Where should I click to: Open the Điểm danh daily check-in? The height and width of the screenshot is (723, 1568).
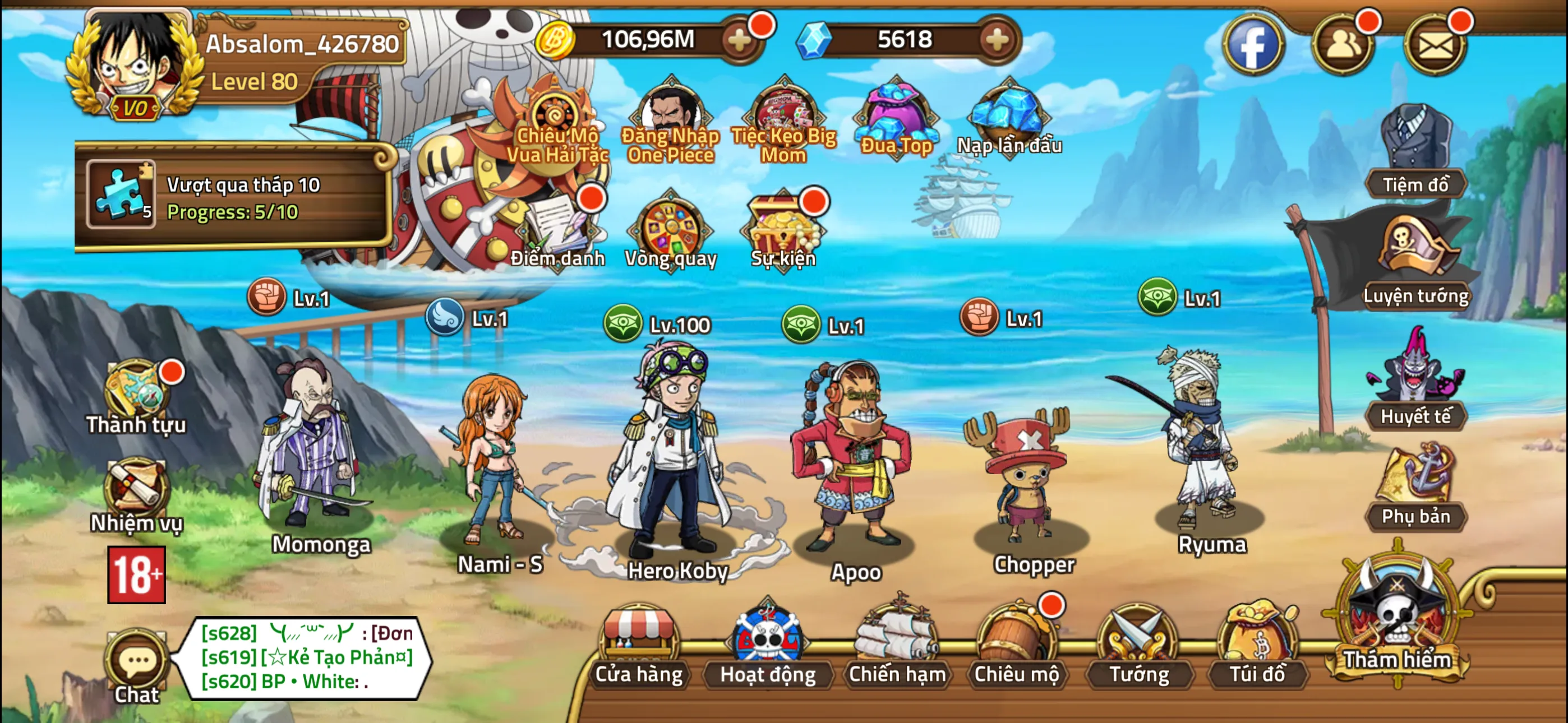click(557, 231)
